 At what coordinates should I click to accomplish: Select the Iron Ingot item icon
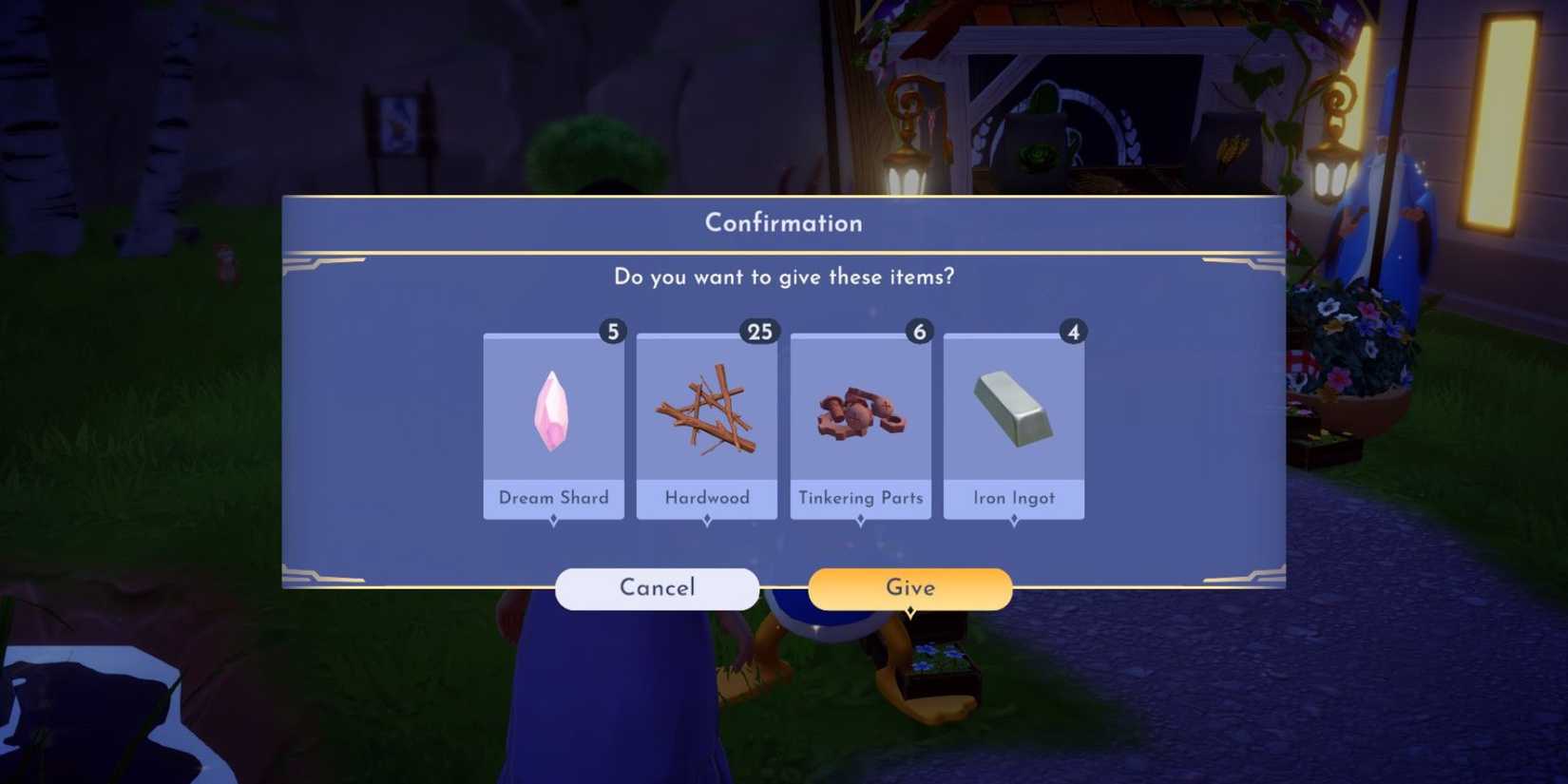[1013, 409]
